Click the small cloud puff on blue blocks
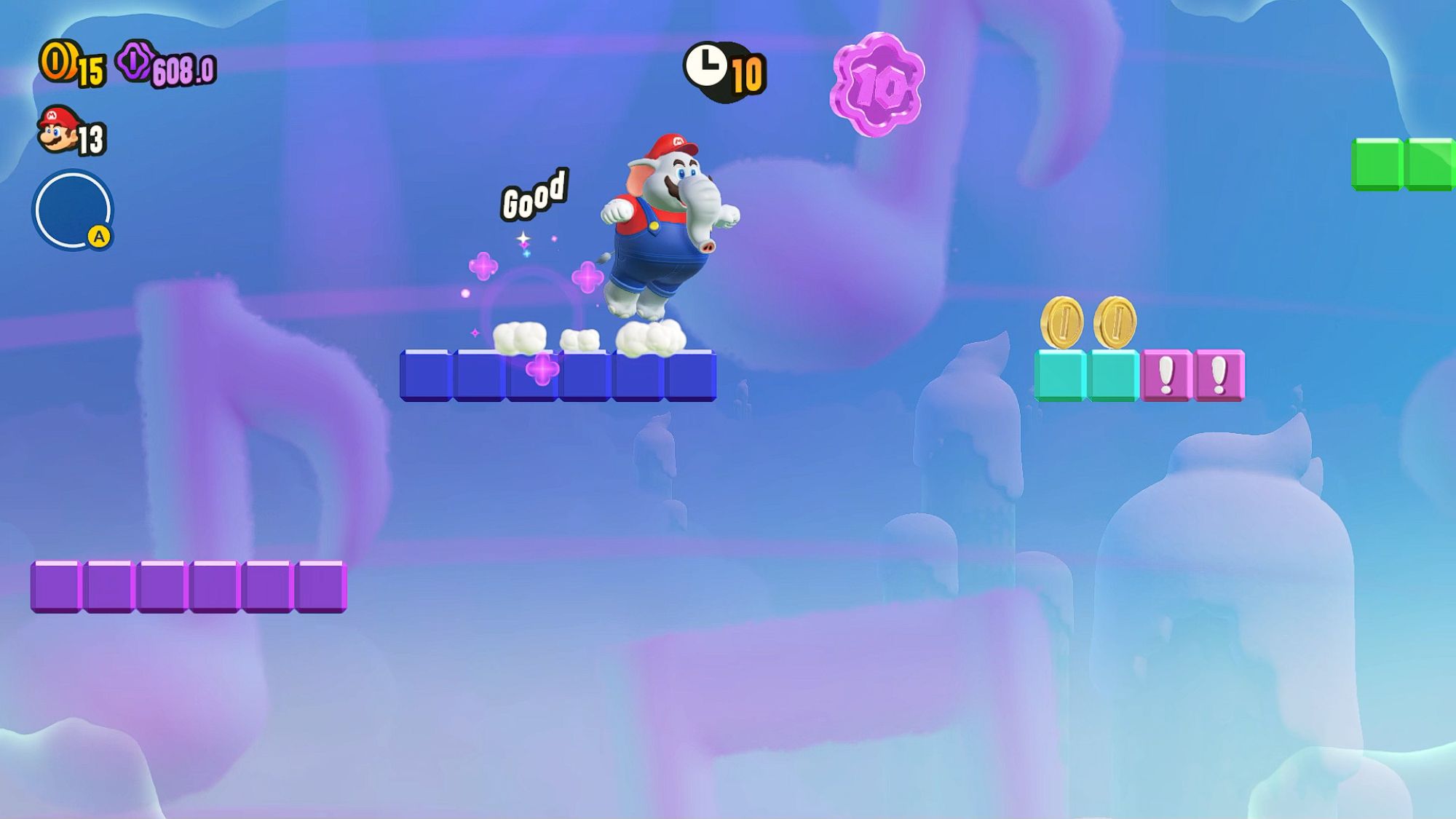 (579, 339)
